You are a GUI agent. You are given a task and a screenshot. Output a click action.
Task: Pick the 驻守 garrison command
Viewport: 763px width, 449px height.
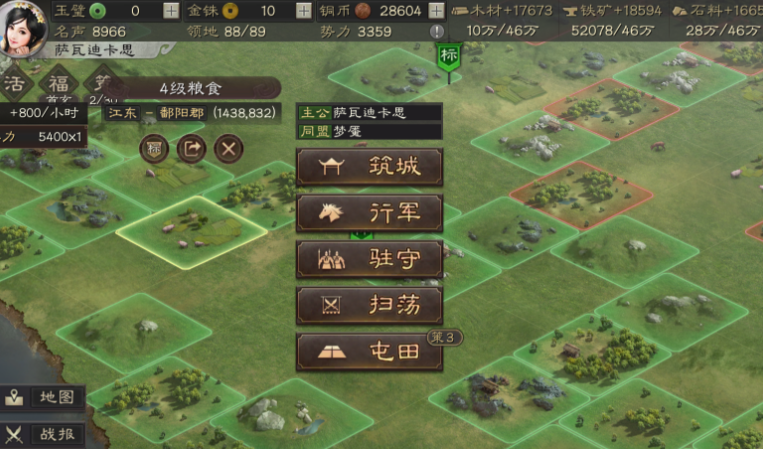coord(369,259)
